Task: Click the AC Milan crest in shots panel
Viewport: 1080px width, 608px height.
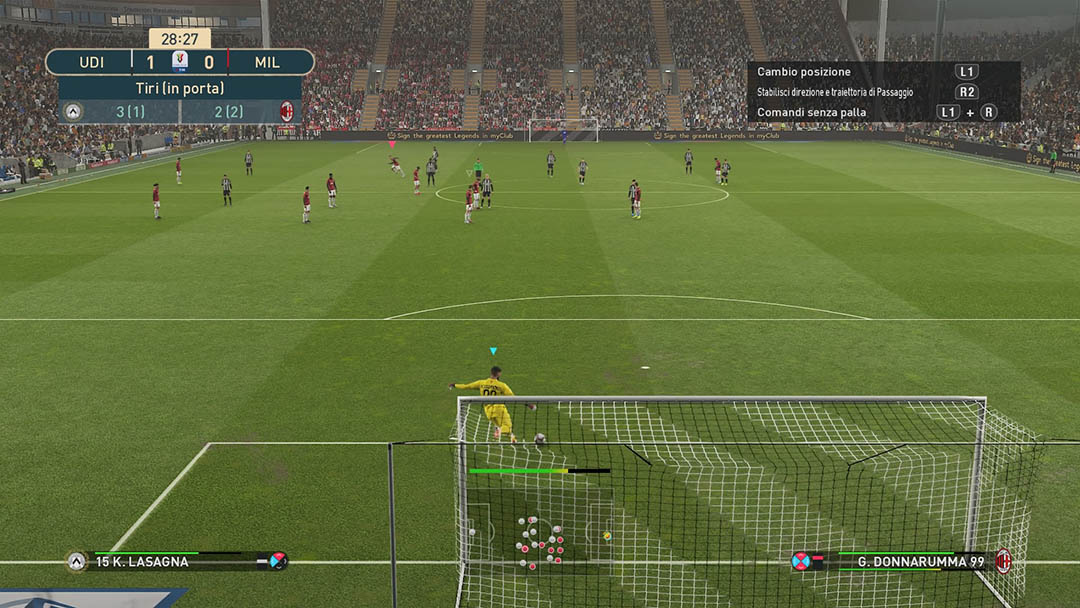Action: tap(287, 111)
